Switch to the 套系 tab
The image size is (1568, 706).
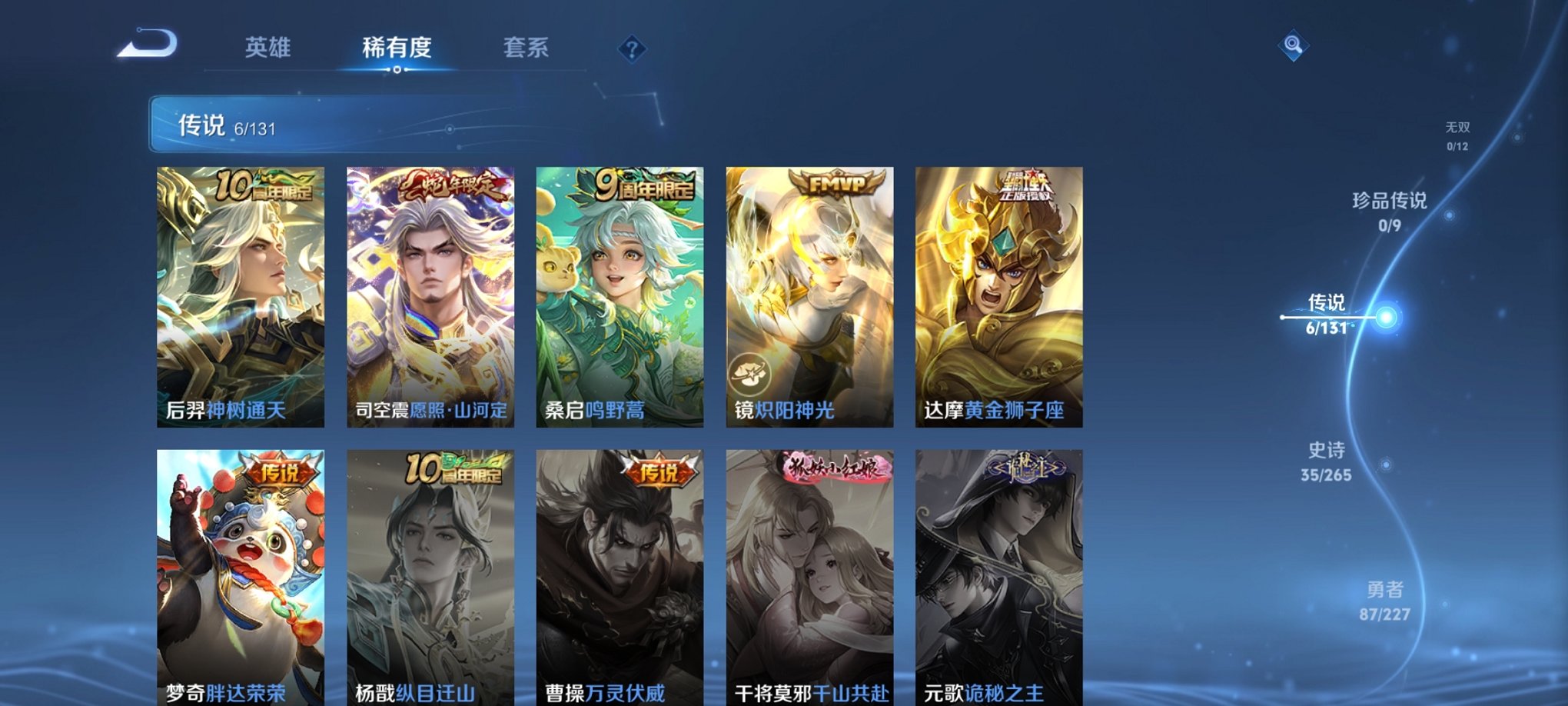click(x=530, y=48)
